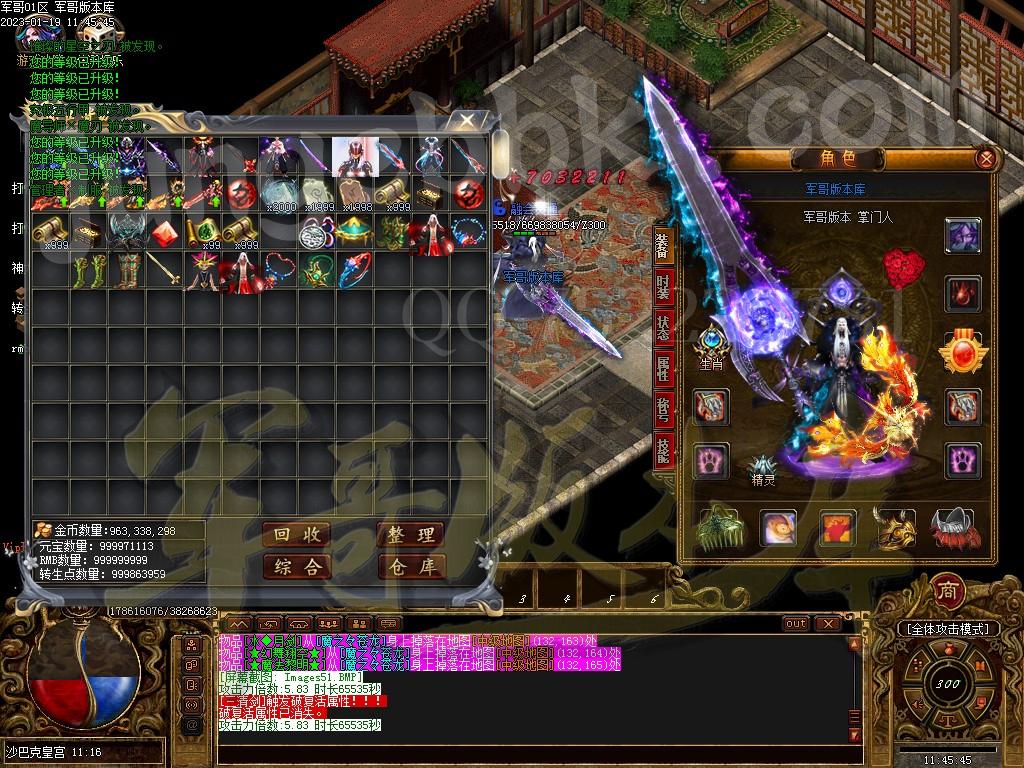This screenshot has width=1024, height=768.
Task: Open the 属性 attributes tab
Action: click(x=663, y=369)
